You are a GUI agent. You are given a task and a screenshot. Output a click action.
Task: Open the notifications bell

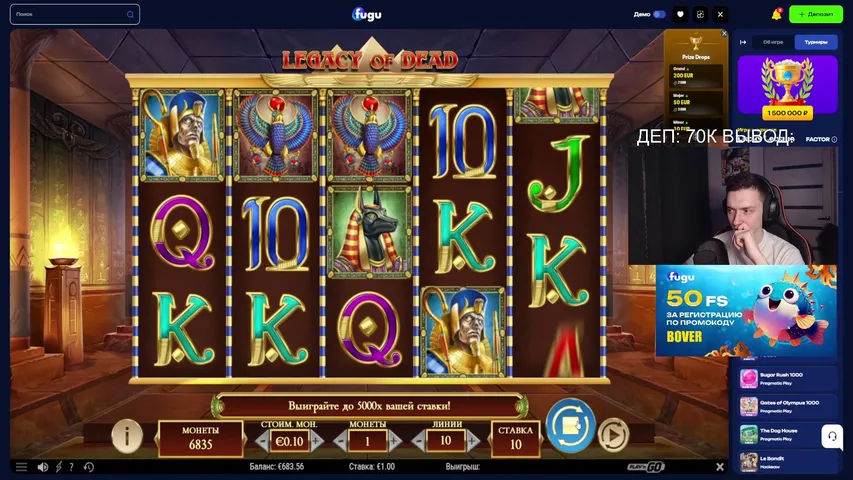point(777,14)
